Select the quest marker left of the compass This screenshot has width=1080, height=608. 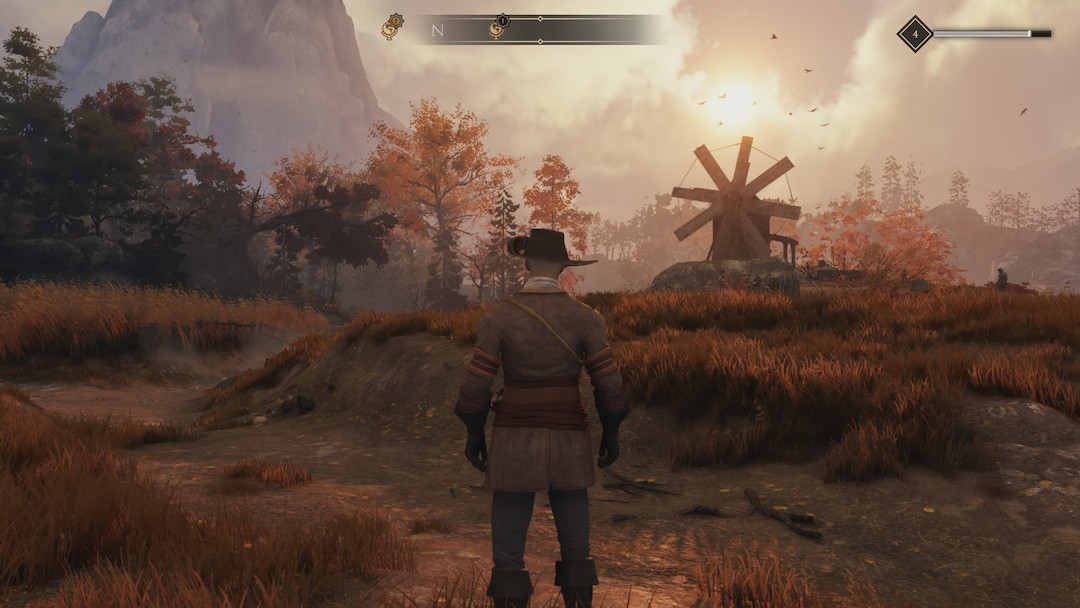click(x=391, y=28)
